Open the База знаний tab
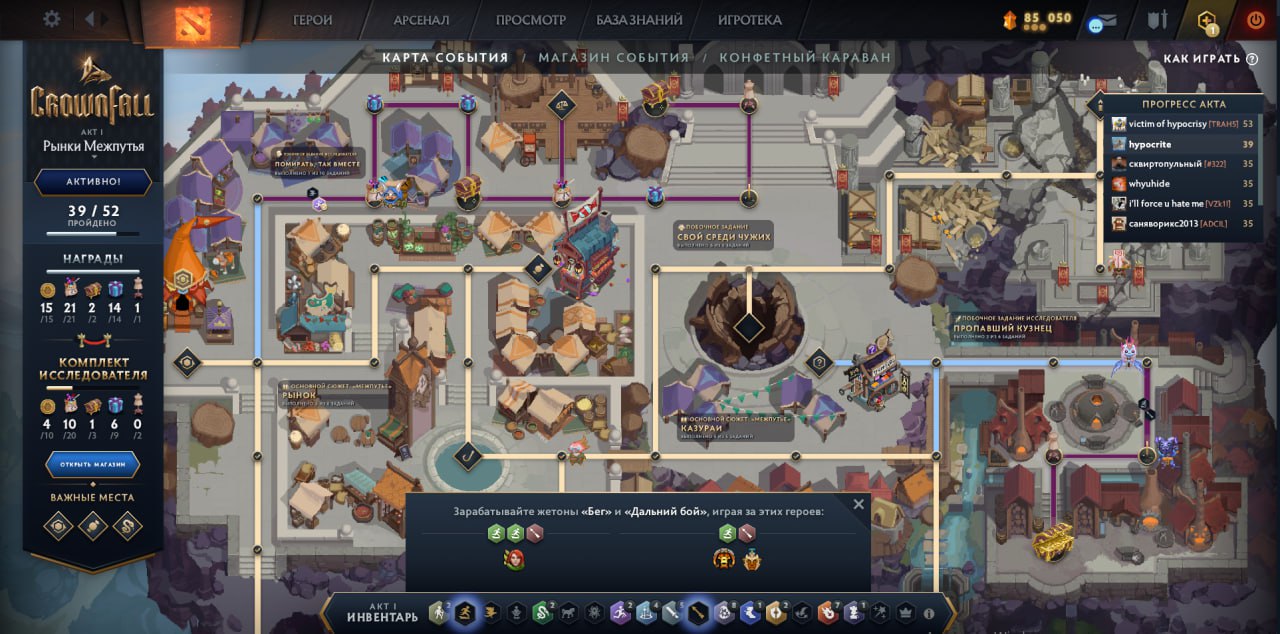This screenshot has height=634, width=1280. pos(639,20)
